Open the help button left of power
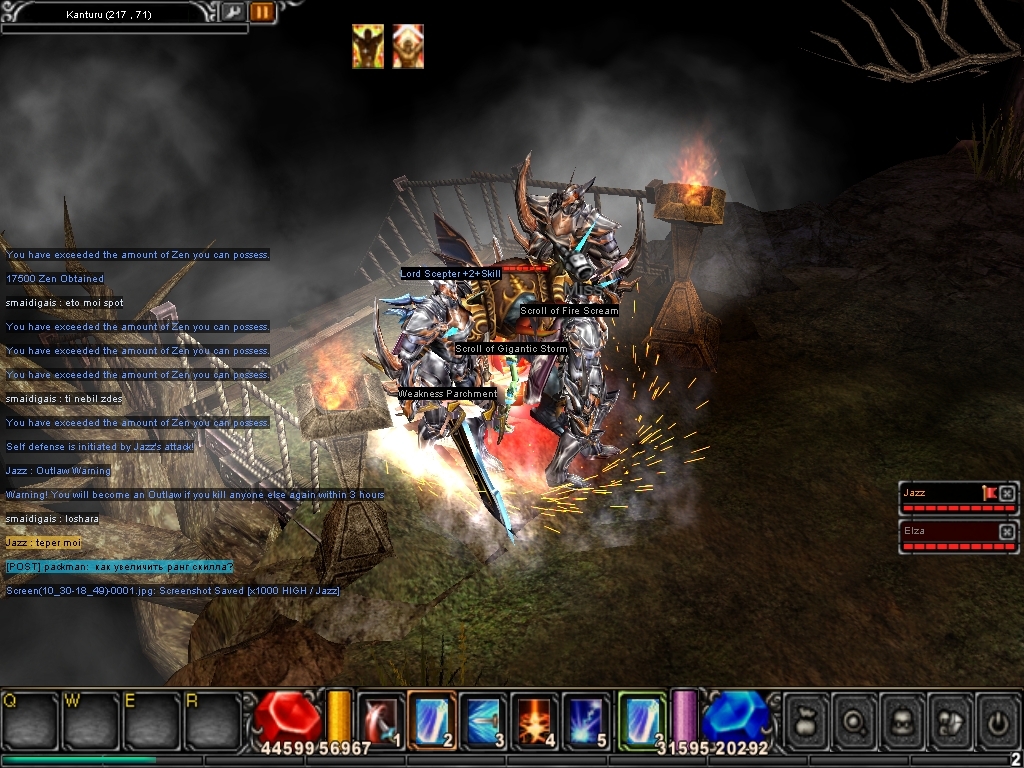Image resolution: width=1024 pixels, height=768 pixels. click(x=951, y=718)
